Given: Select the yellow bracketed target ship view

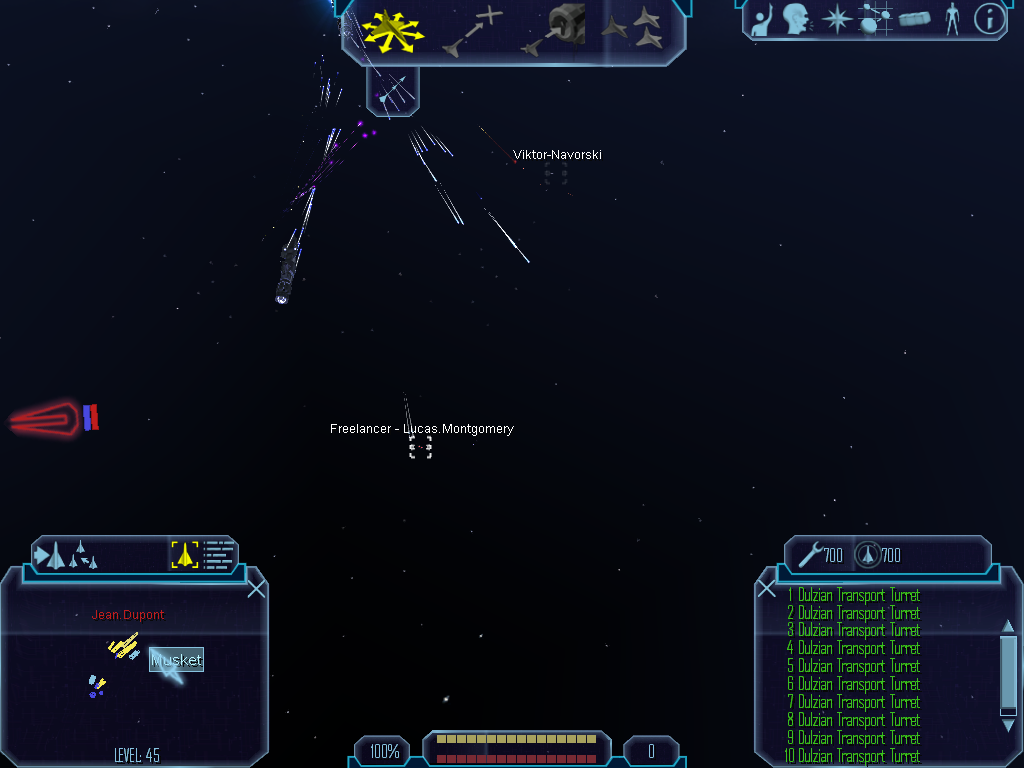Looking at the screenshot, I should pyautogui.click(x=185, y=554).
